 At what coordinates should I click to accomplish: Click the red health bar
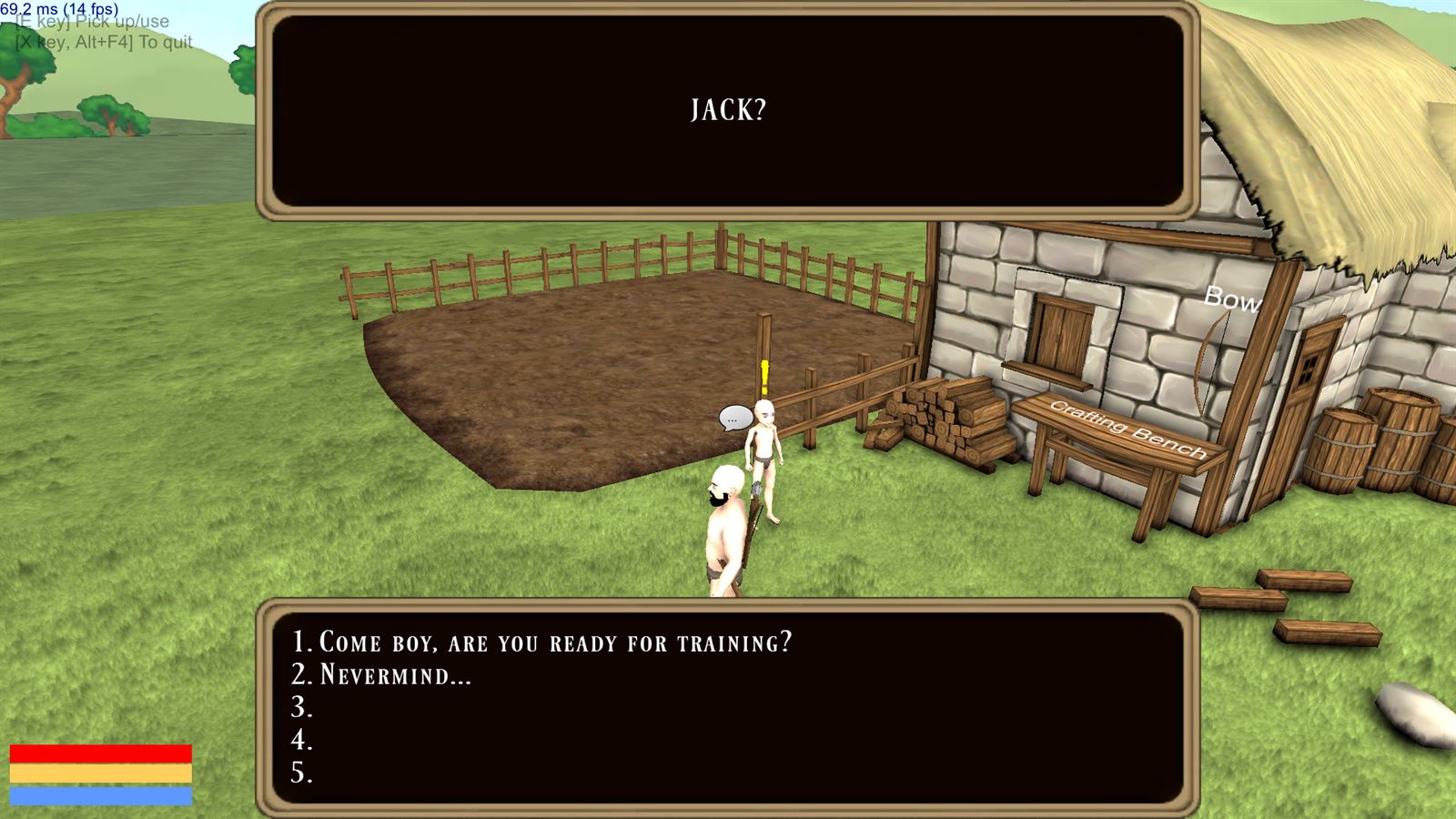click(x=102, y=752)
